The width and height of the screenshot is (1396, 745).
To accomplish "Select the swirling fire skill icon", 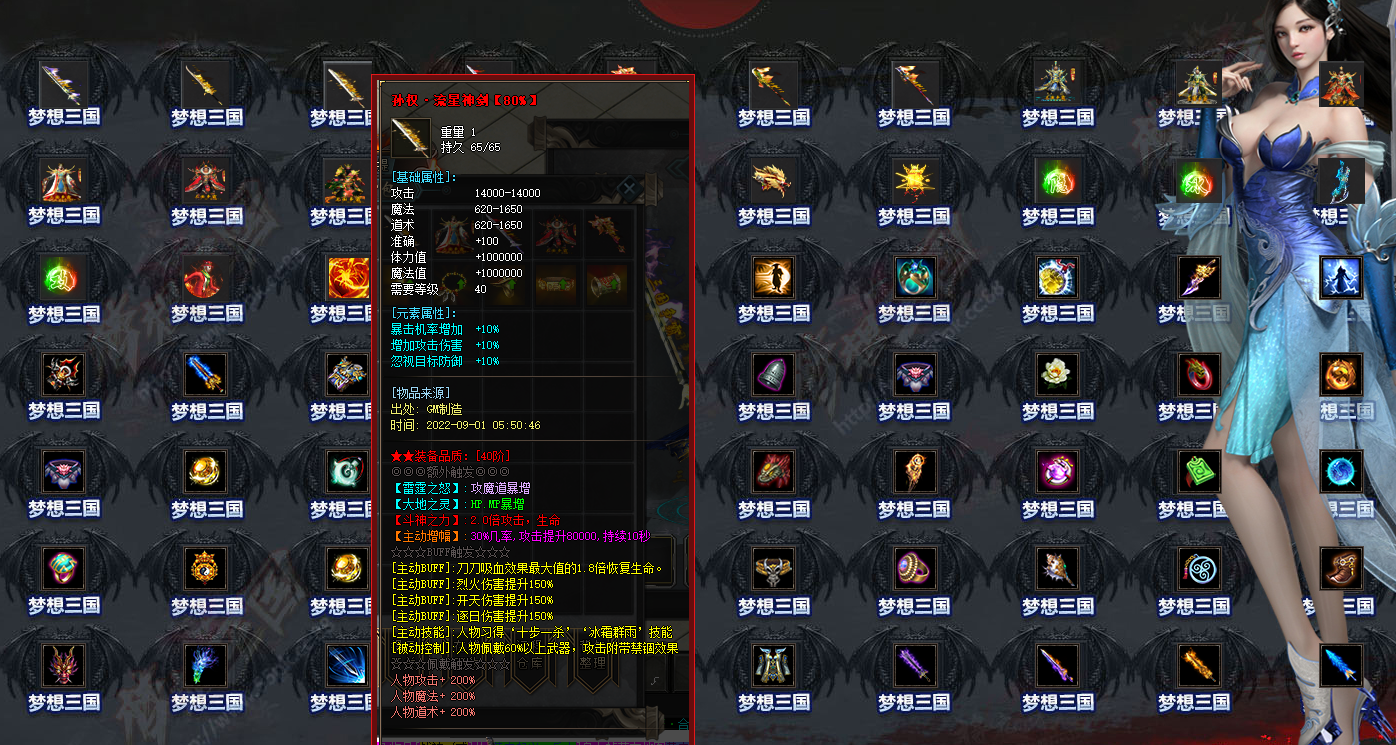I will coord(348,278).
